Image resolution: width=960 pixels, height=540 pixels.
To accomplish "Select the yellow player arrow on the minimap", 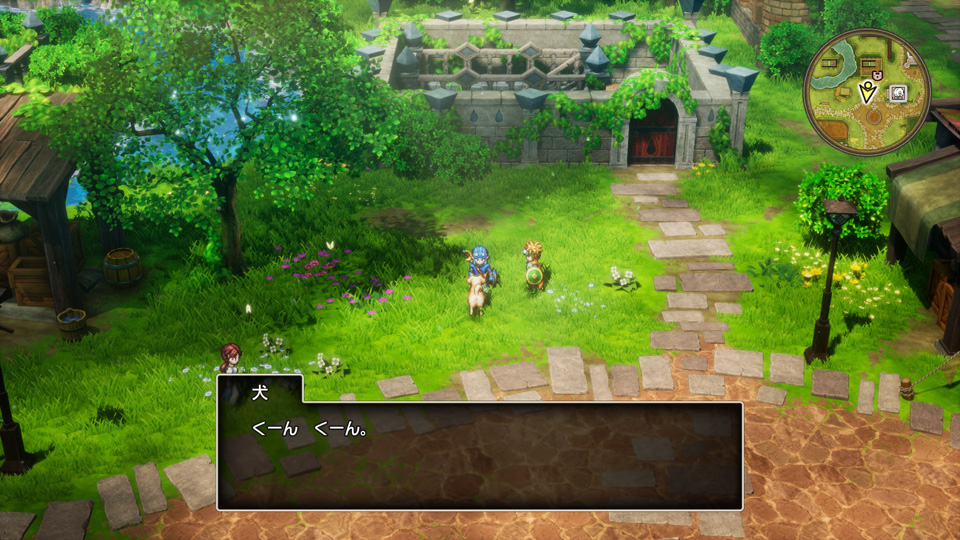I will [x=869, y=93].
